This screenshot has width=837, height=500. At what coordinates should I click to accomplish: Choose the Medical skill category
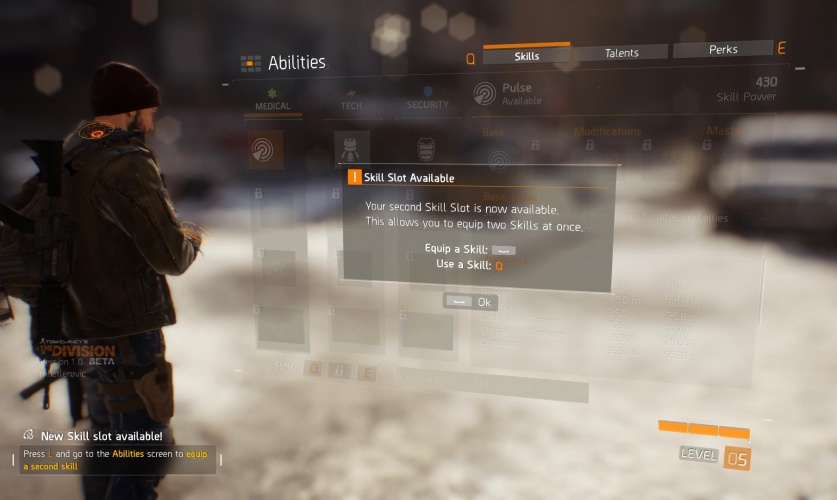tap(273, 102)
